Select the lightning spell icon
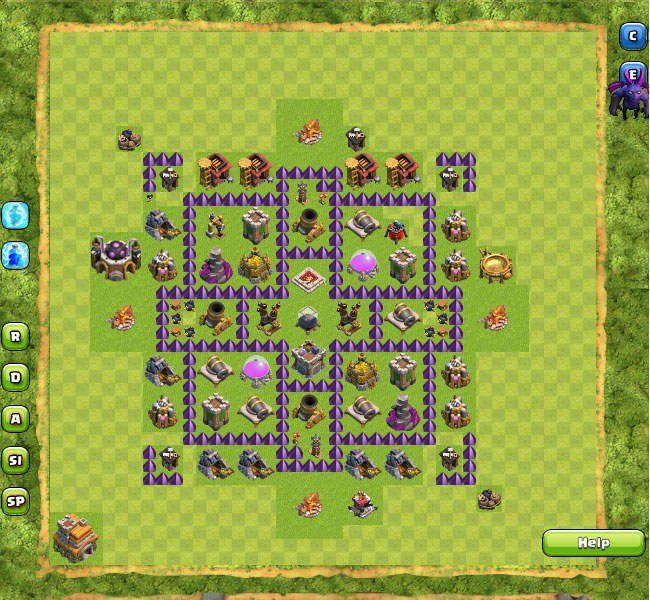The width and height of the screenshot is (650, 600). (15, 215)
